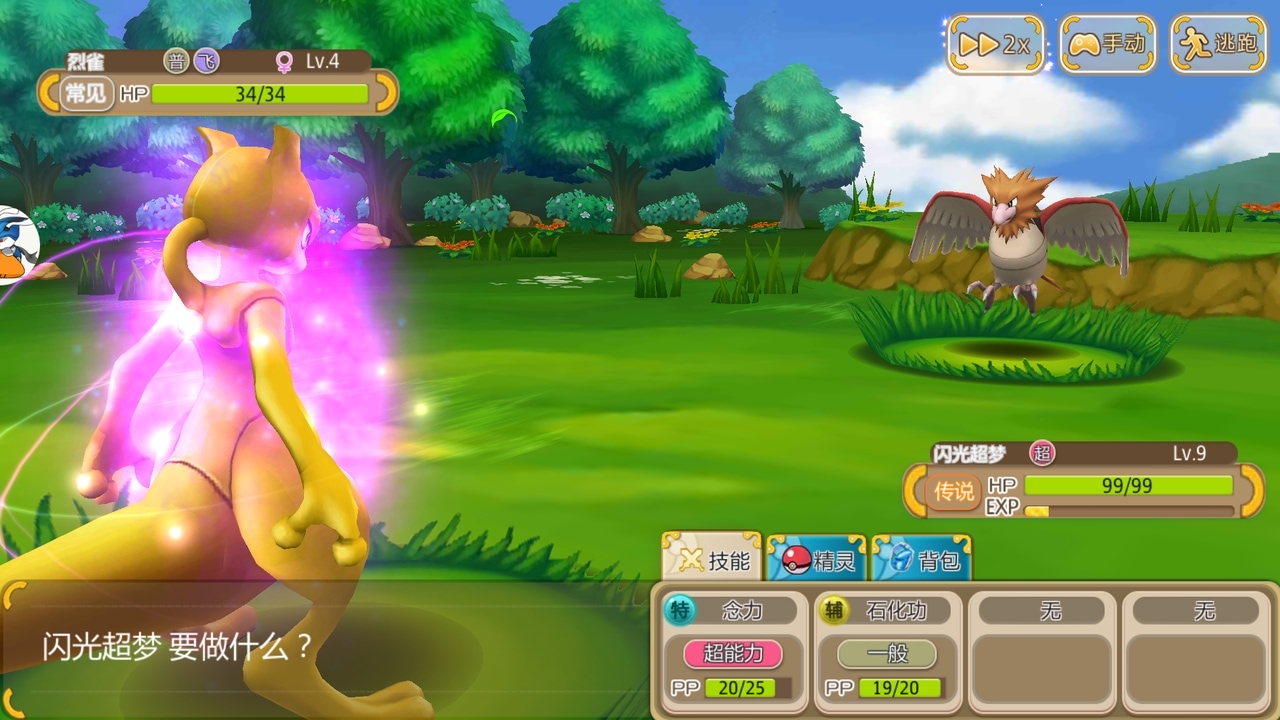Switch the 手动 manual control mode
The height and width of the screenshot is (720, 1280).
point(1107,44)
